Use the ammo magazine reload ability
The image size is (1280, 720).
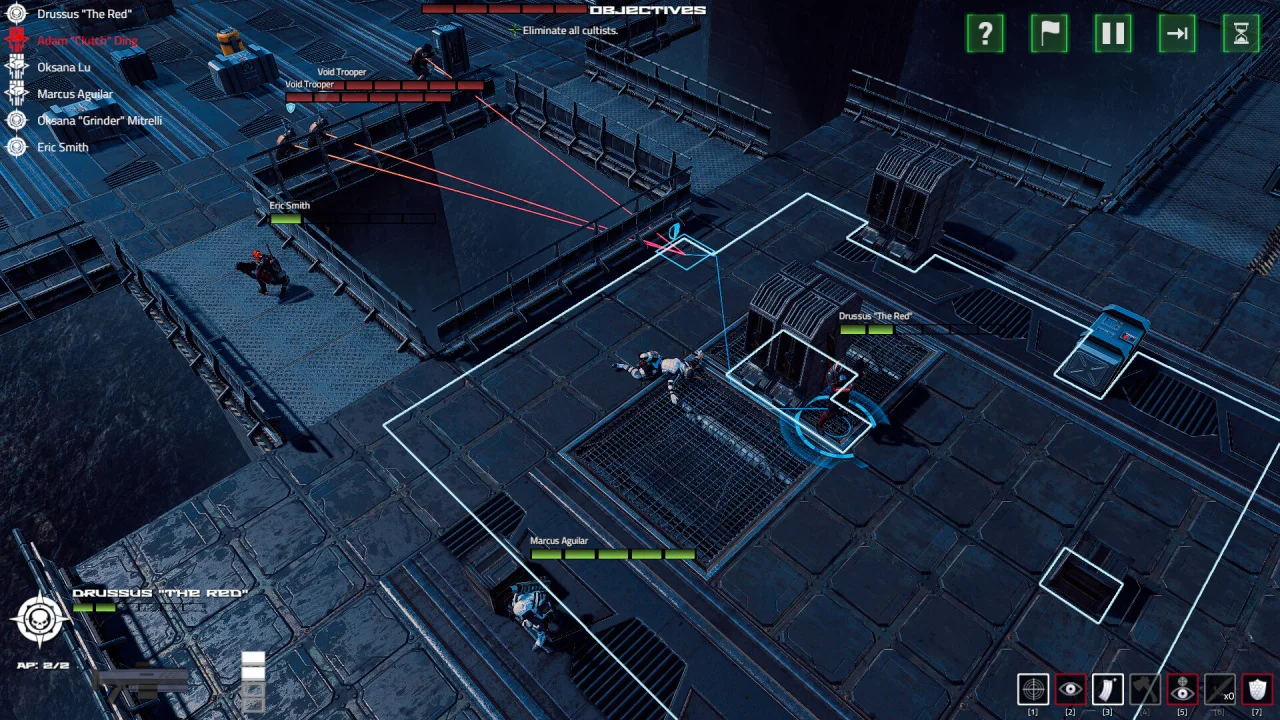click(x=1107, y=689)
